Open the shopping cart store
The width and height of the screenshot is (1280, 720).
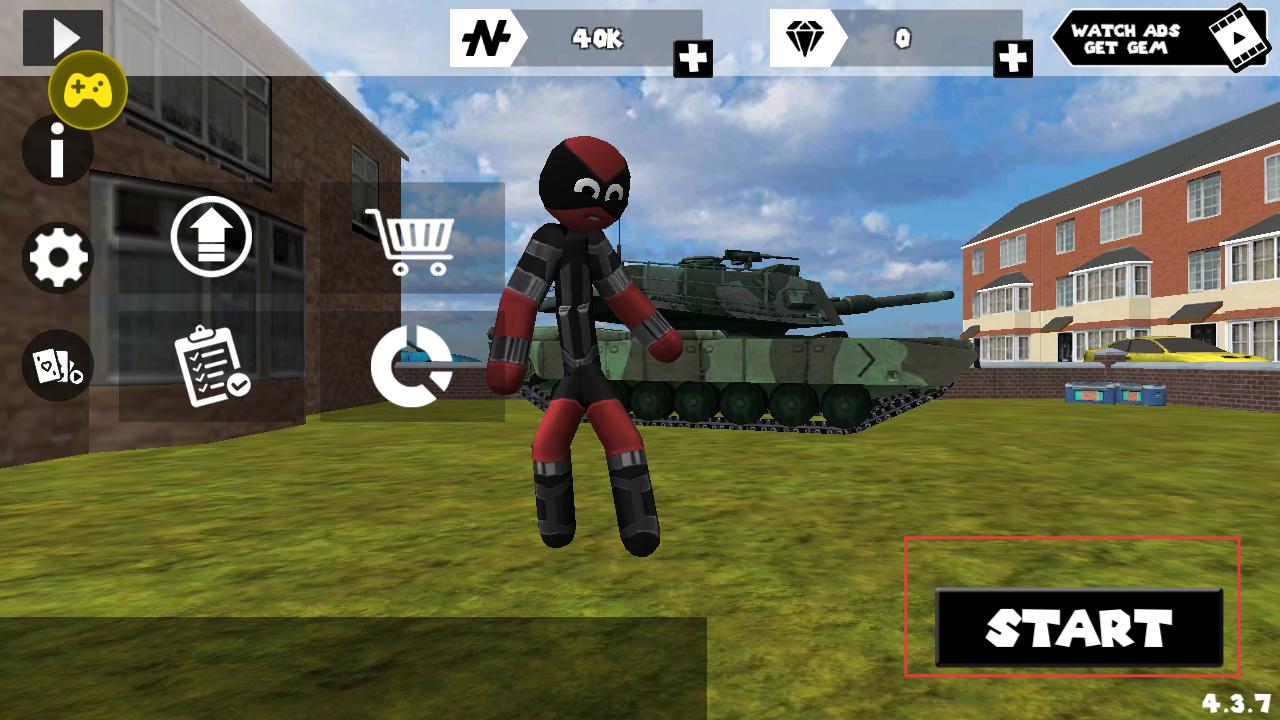(x=410, y=240)
